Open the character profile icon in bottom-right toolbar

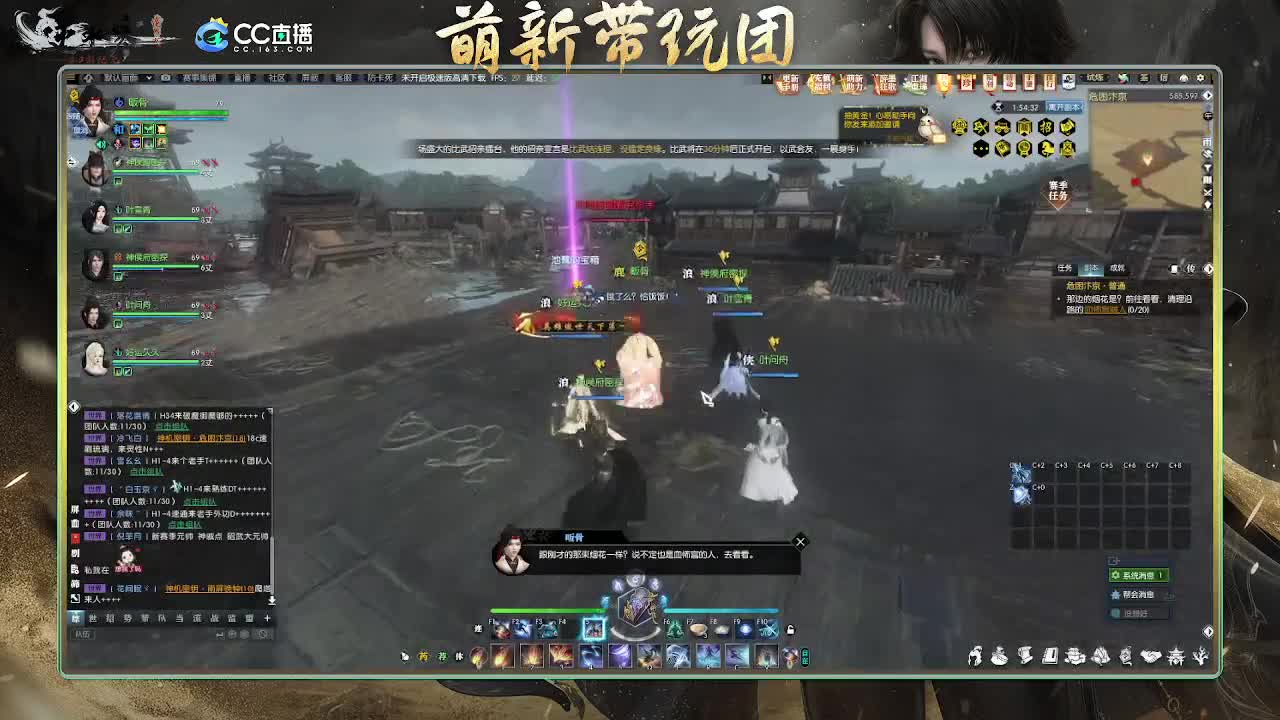[x=975, y=656]
